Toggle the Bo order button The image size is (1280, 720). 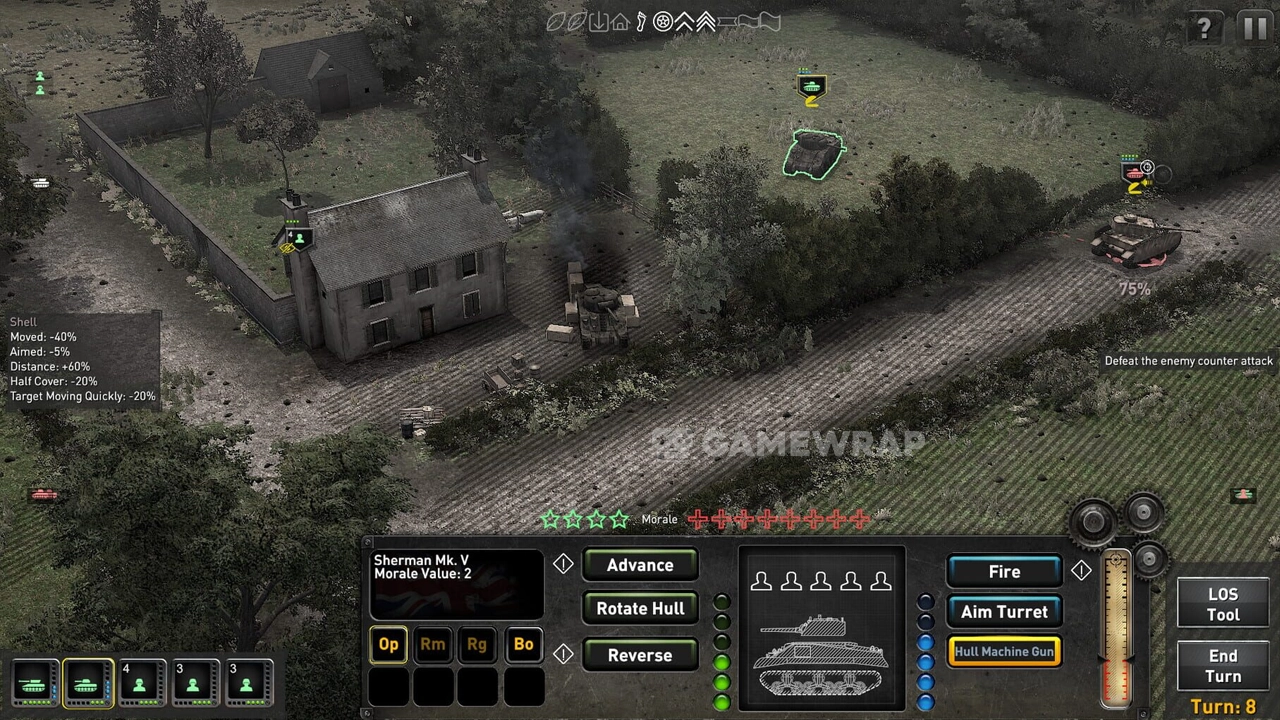(x=523, y=645)
